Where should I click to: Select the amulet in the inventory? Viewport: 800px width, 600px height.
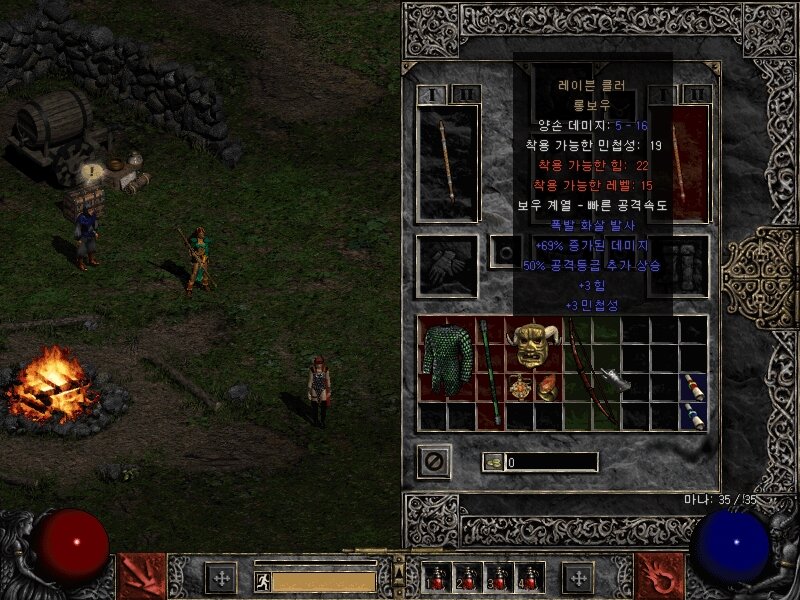(519, 387)
